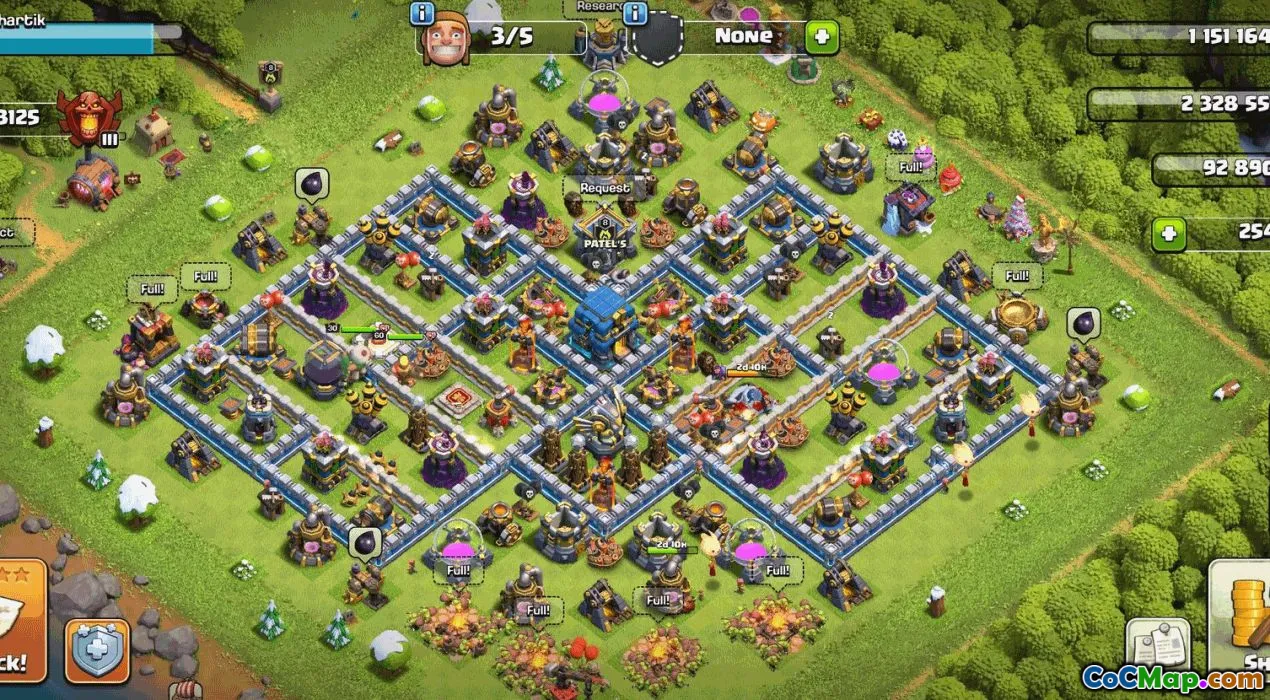Tap the green plus beside shield None

click(821, 38)
